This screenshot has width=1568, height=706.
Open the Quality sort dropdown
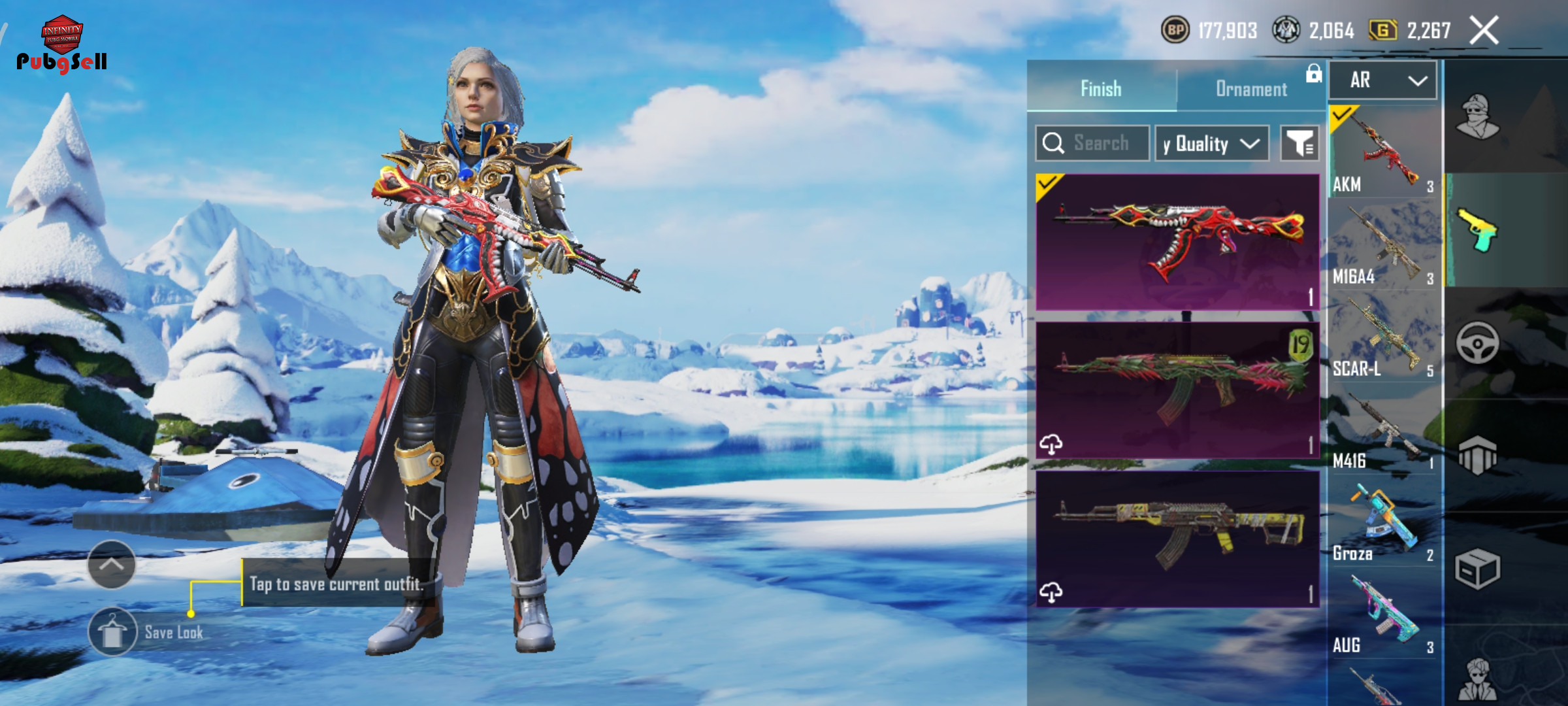1212,143
